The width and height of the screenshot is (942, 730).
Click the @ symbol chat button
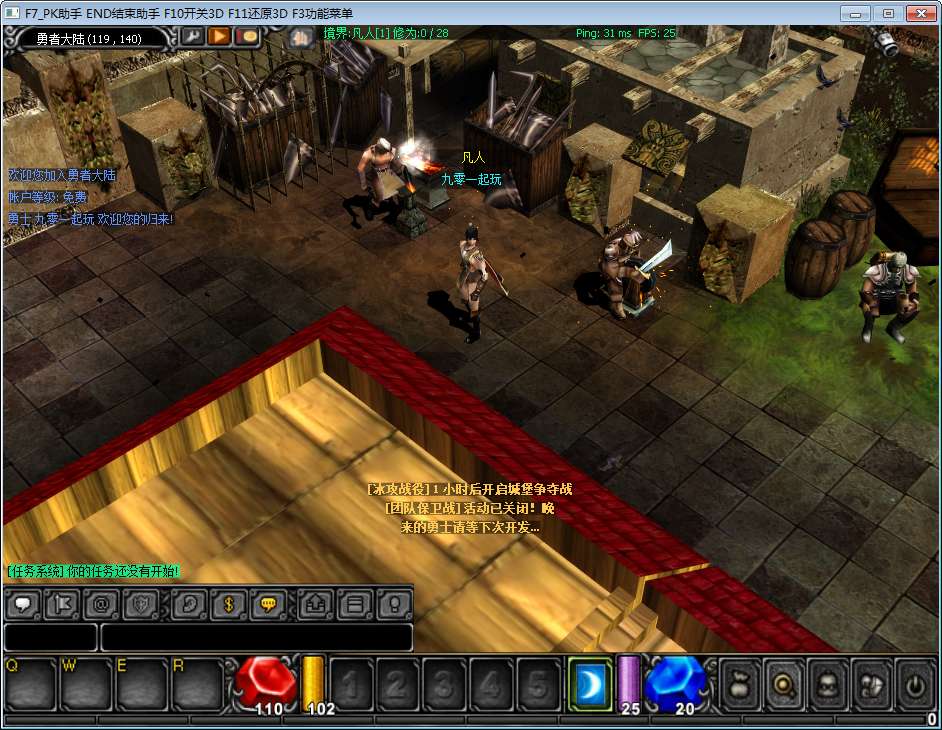point(101,604)
